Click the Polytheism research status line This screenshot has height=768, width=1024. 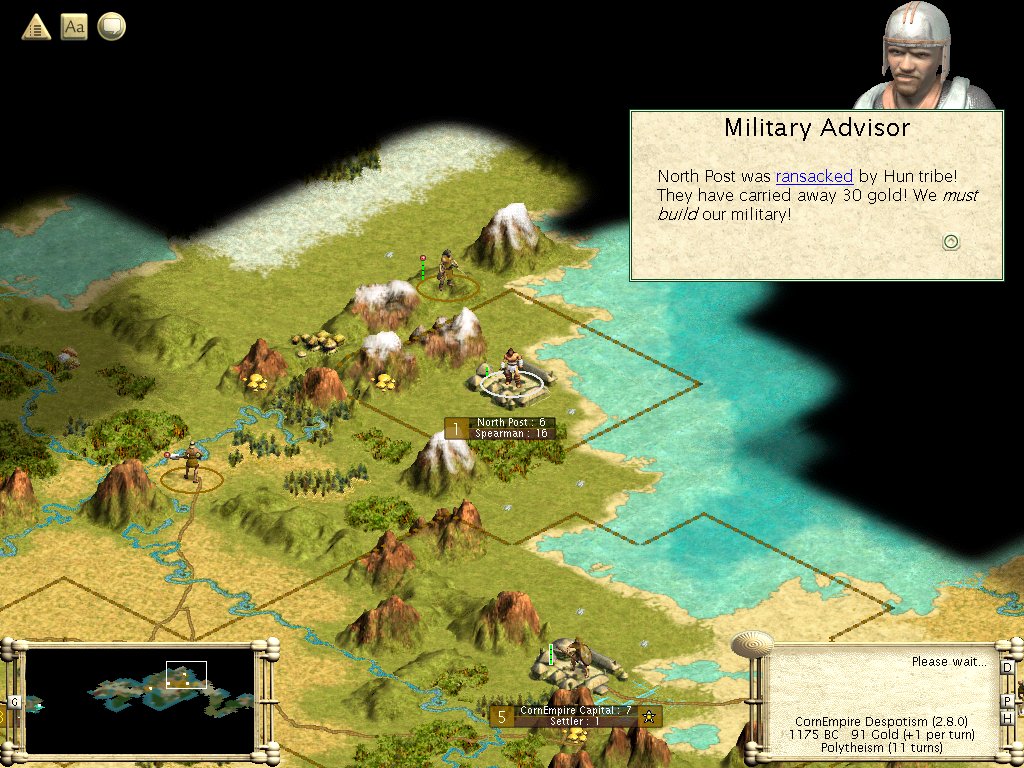tap(882, 748)
